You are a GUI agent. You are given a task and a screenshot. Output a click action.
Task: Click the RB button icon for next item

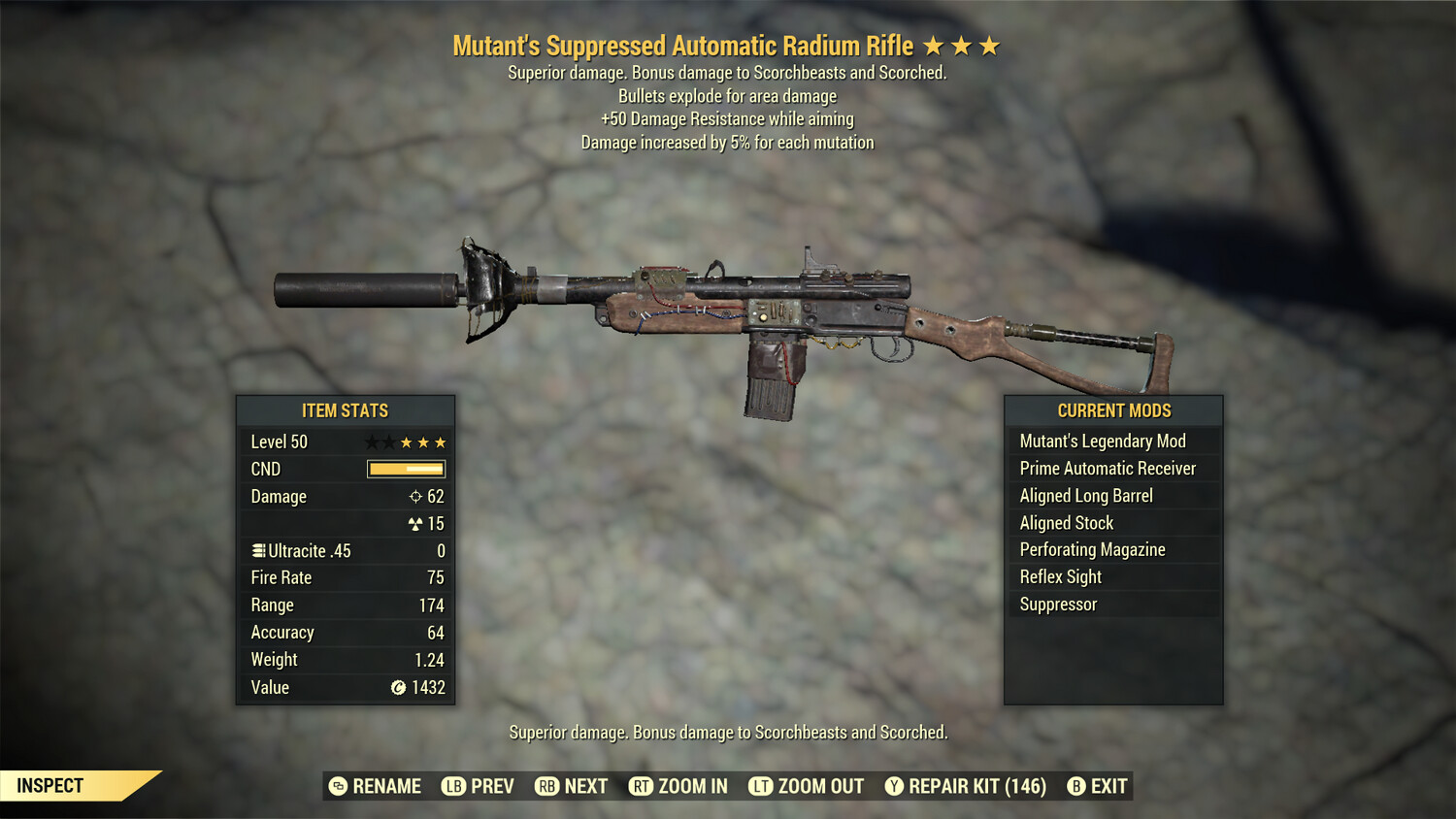click(x=546, y=786)
